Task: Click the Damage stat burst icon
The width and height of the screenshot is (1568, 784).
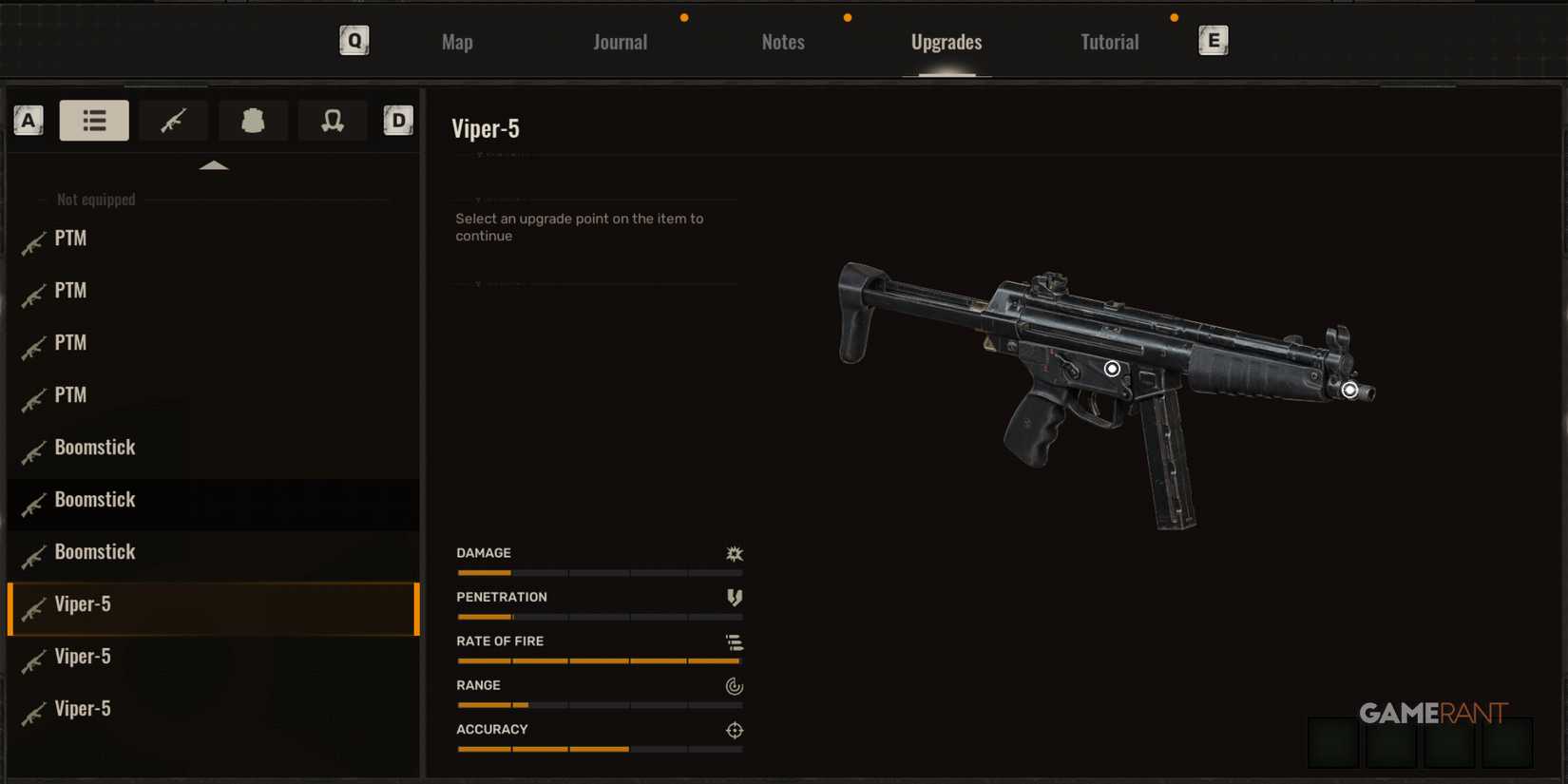Action: click(734, 553)
